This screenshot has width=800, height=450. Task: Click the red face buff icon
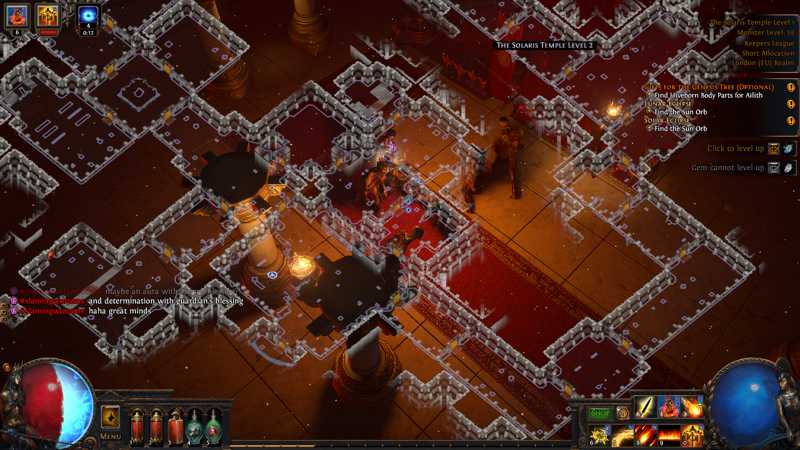17,15
